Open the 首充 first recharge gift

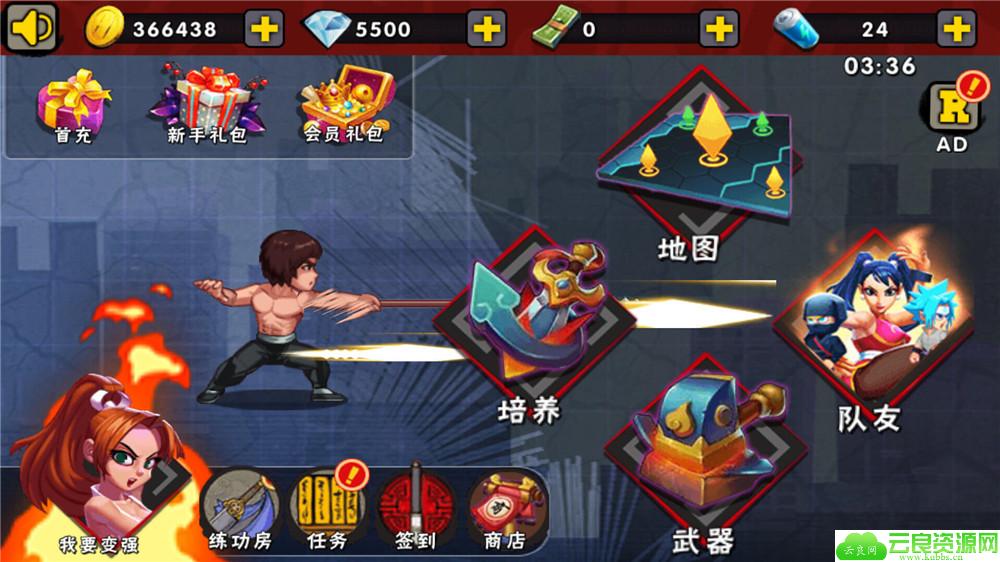(x=73, y=105)
